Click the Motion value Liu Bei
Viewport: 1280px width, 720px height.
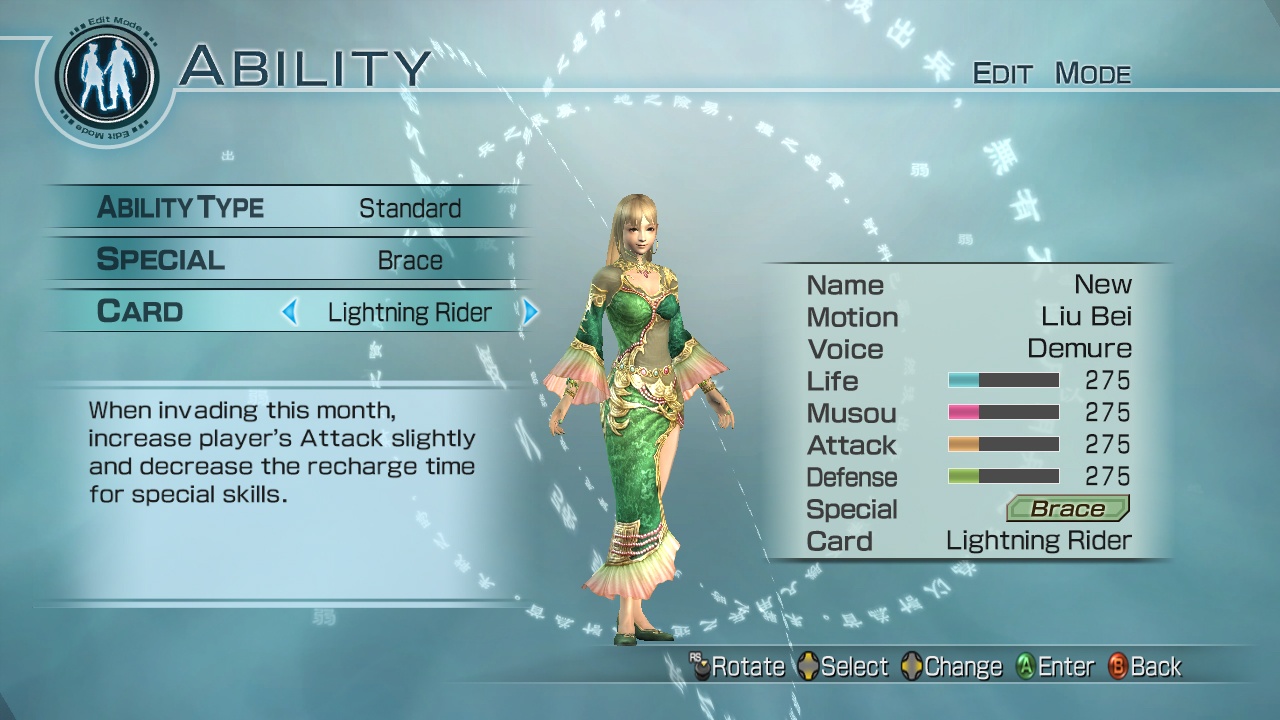click(x=1090, y=317)
